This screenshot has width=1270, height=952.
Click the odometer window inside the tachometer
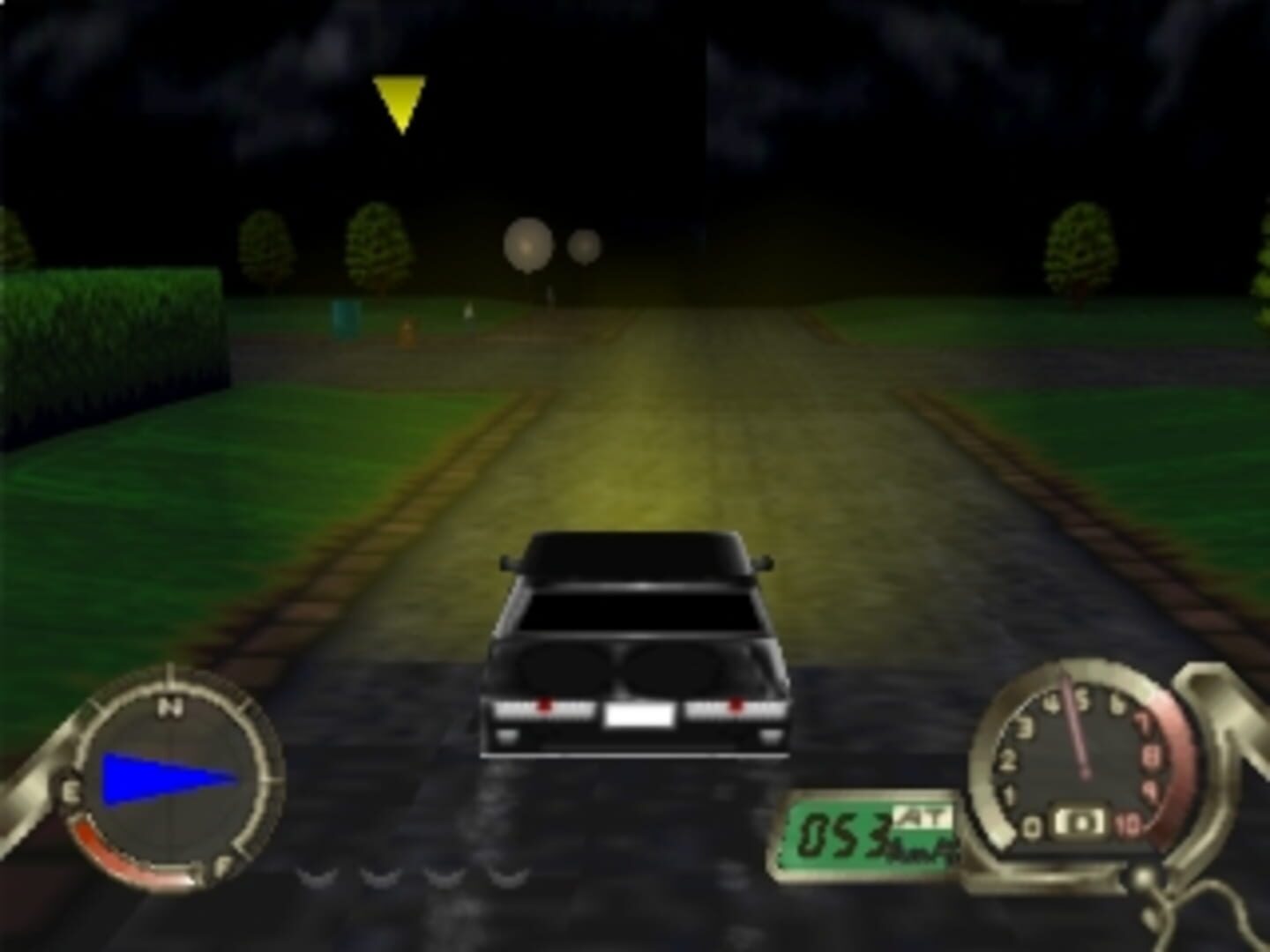(x=1079, y=822)
